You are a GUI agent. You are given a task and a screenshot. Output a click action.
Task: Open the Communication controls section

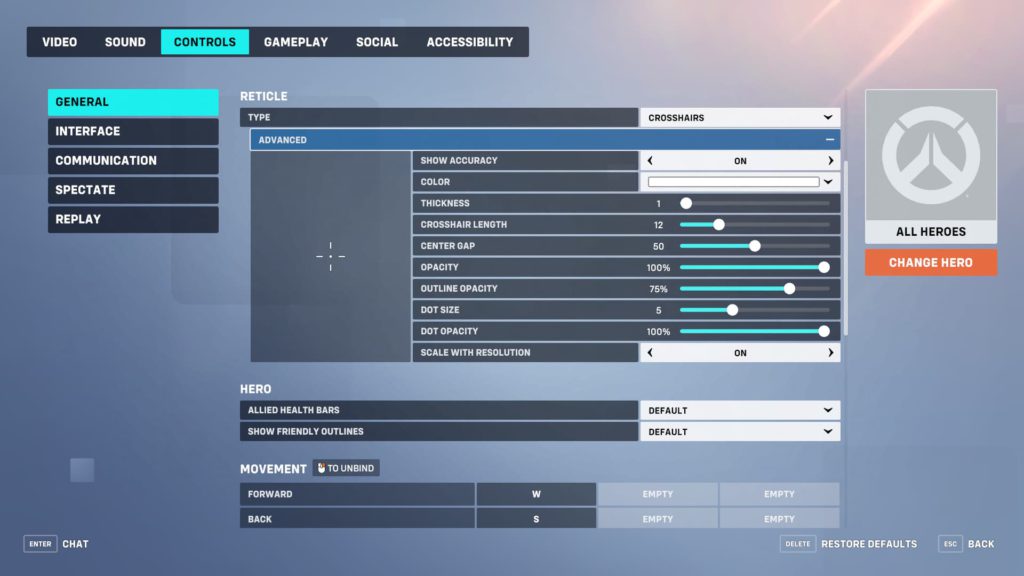point(133,160)
